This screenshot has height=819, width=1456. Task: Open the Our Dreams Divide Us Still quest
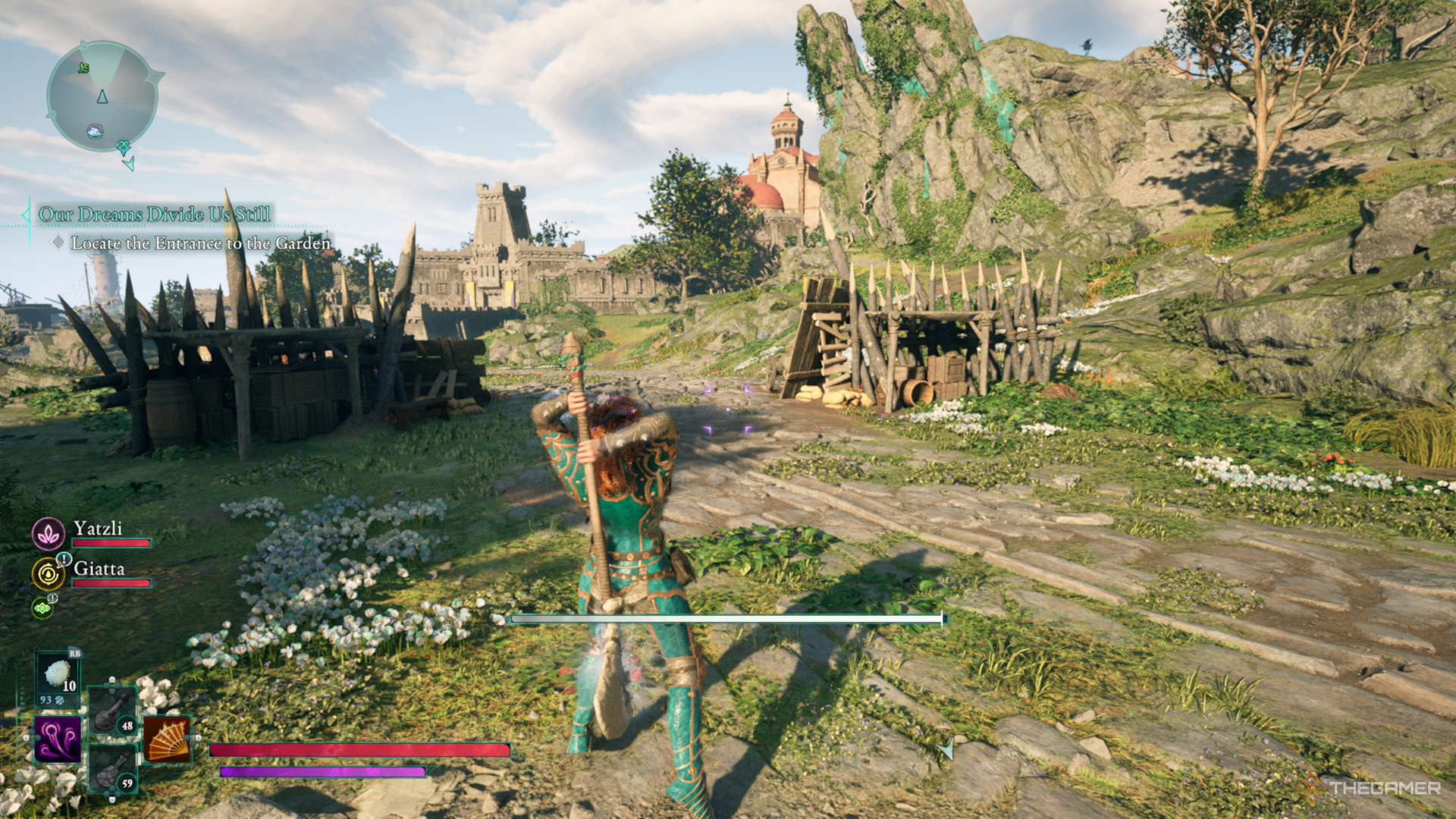155,215
